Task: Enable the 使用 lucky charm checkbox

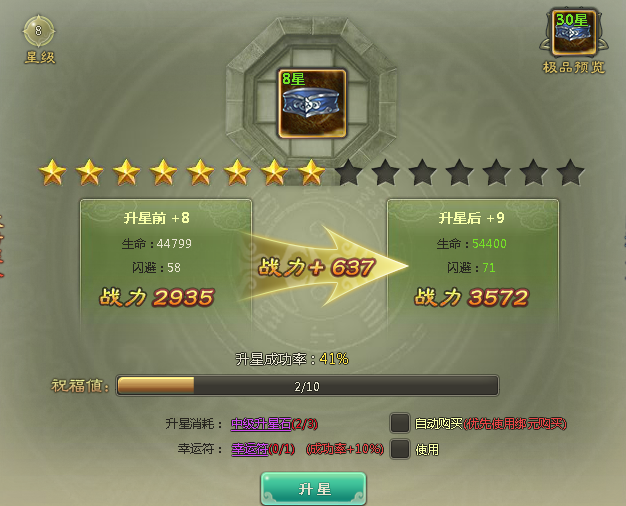Action: pos(400,449)
